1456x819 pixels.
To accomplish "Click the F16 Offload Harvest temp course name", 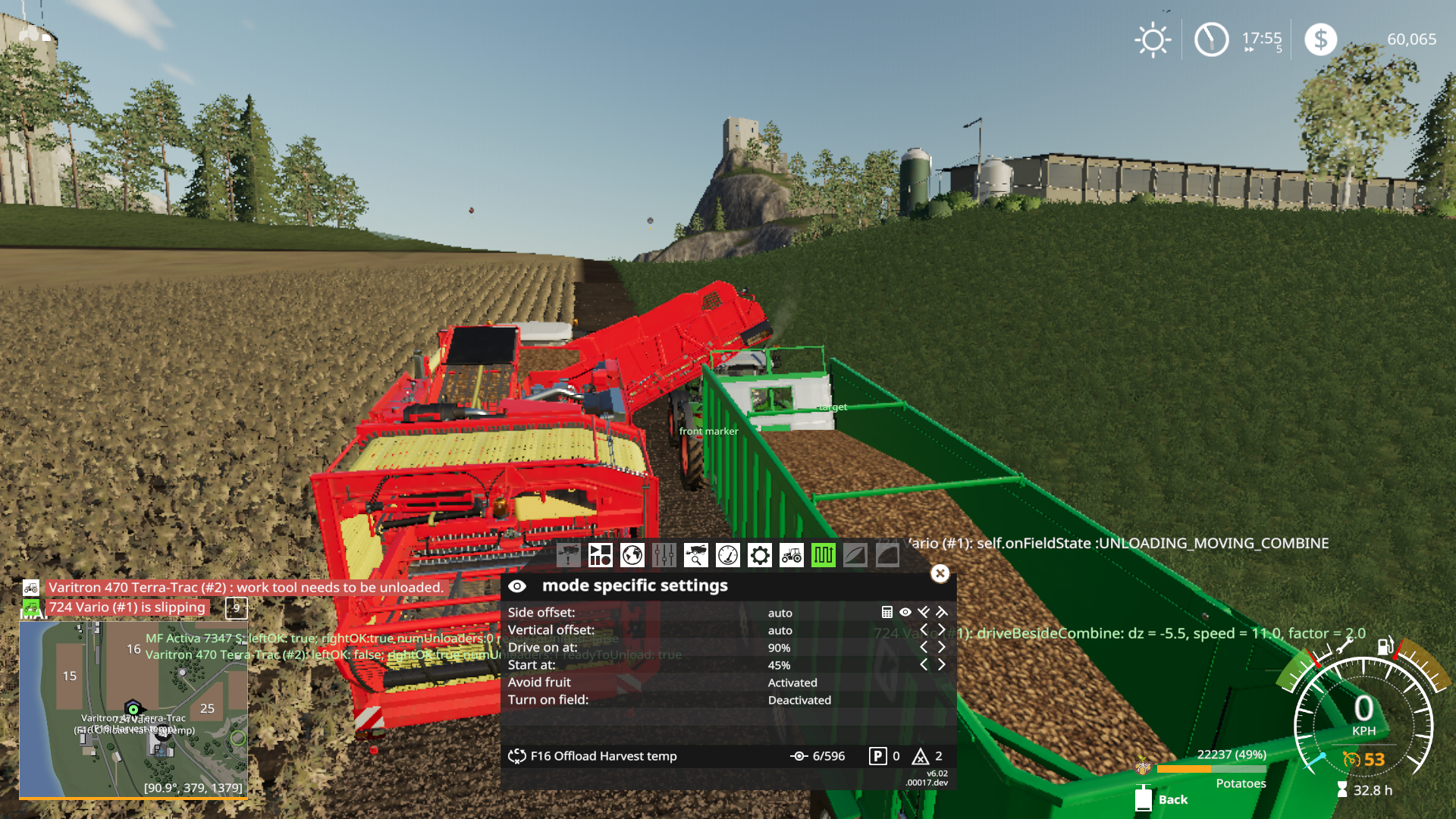I will (x=604, y=755).
